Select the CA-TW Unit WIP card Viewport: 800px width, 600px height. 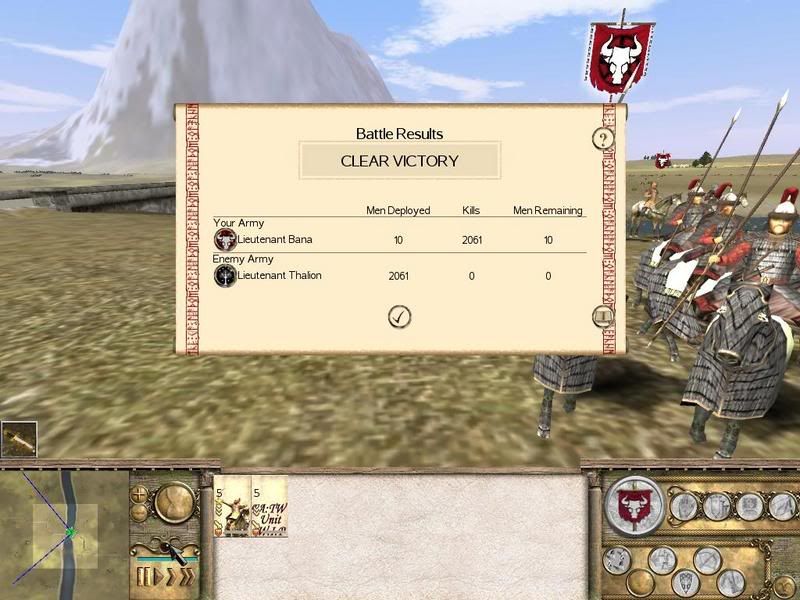point(270,507)
